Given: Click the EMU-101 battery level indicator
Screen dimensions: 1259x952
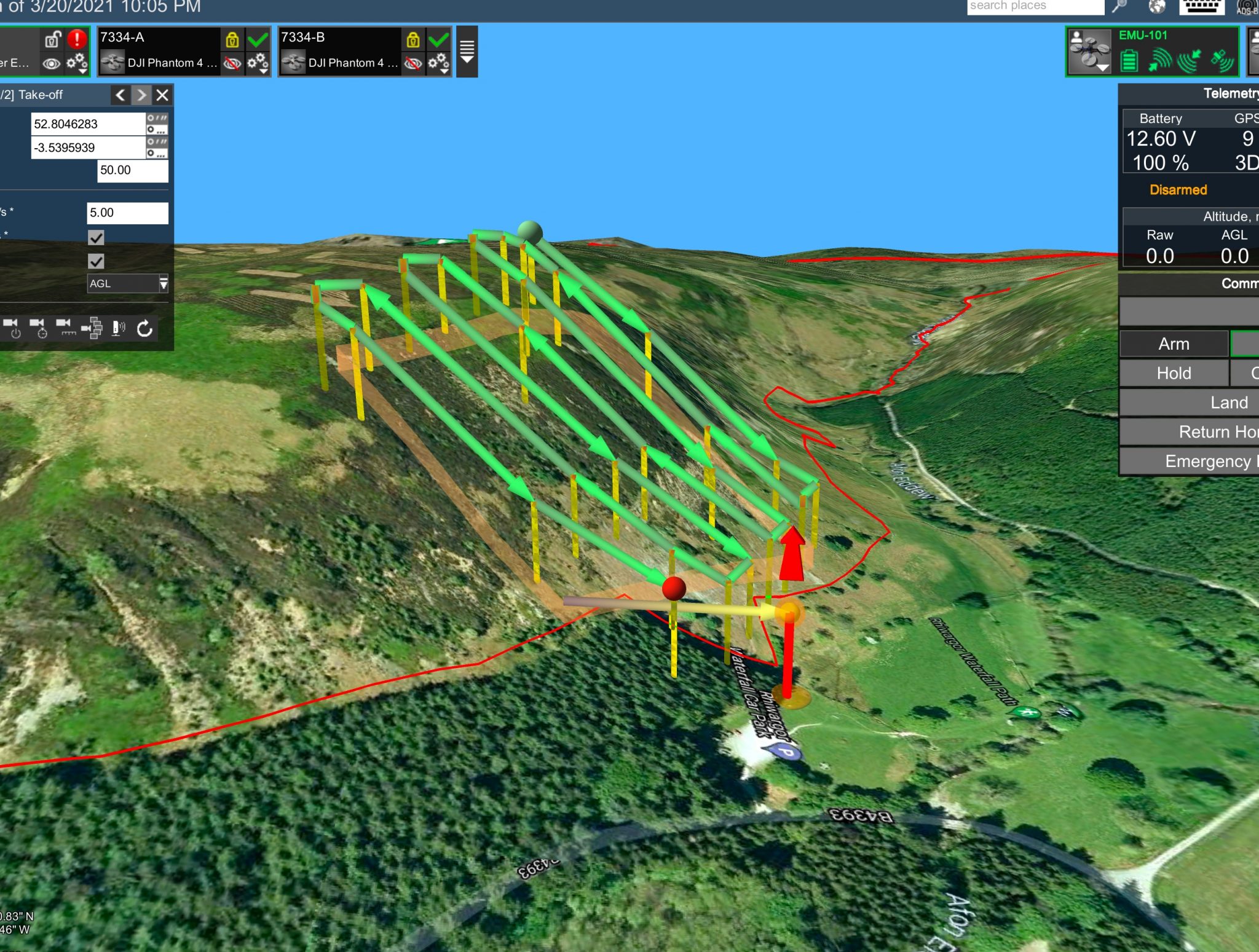Looking at the screenshot, I should pyautogui.click(x=1130, y=61).
